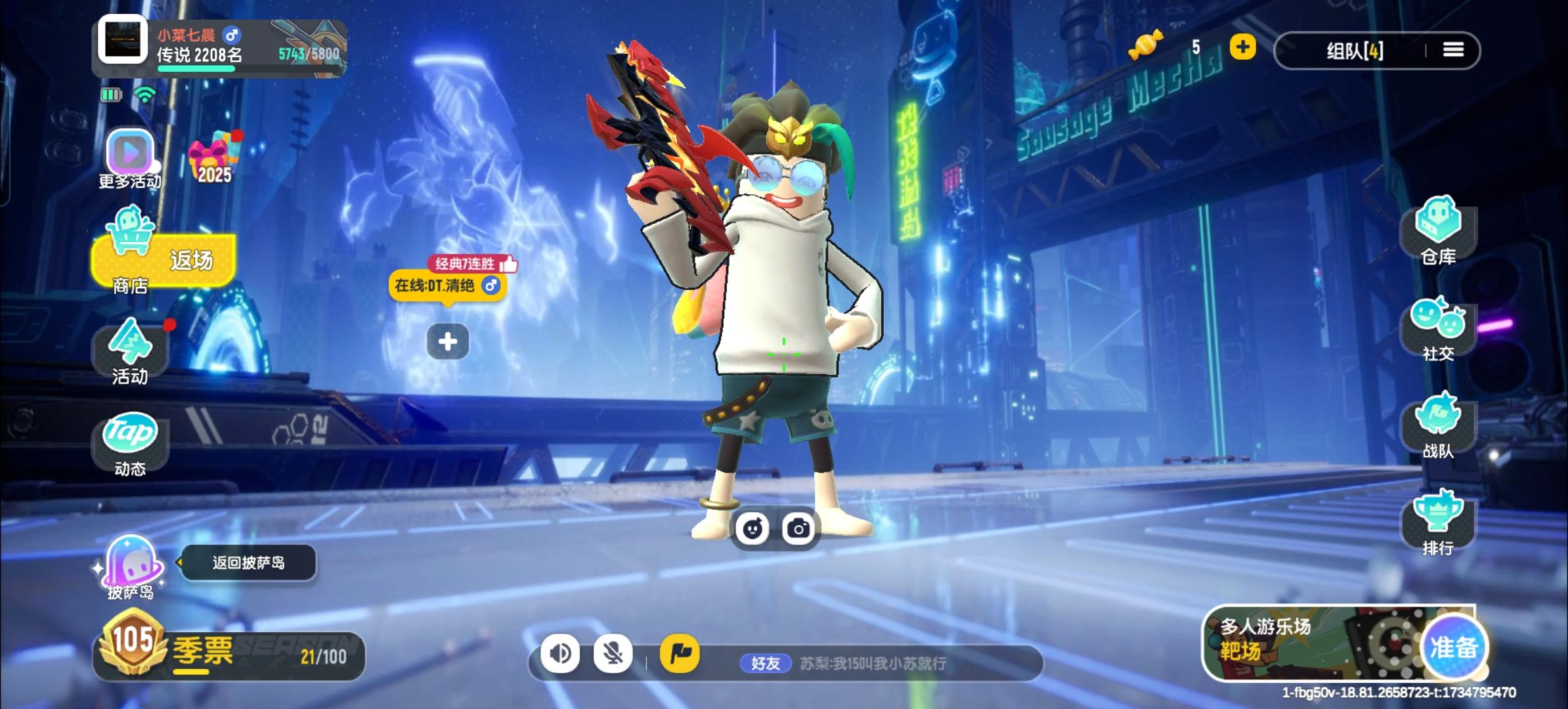Open the Tap 动态 feed

(x=130, y=441)
